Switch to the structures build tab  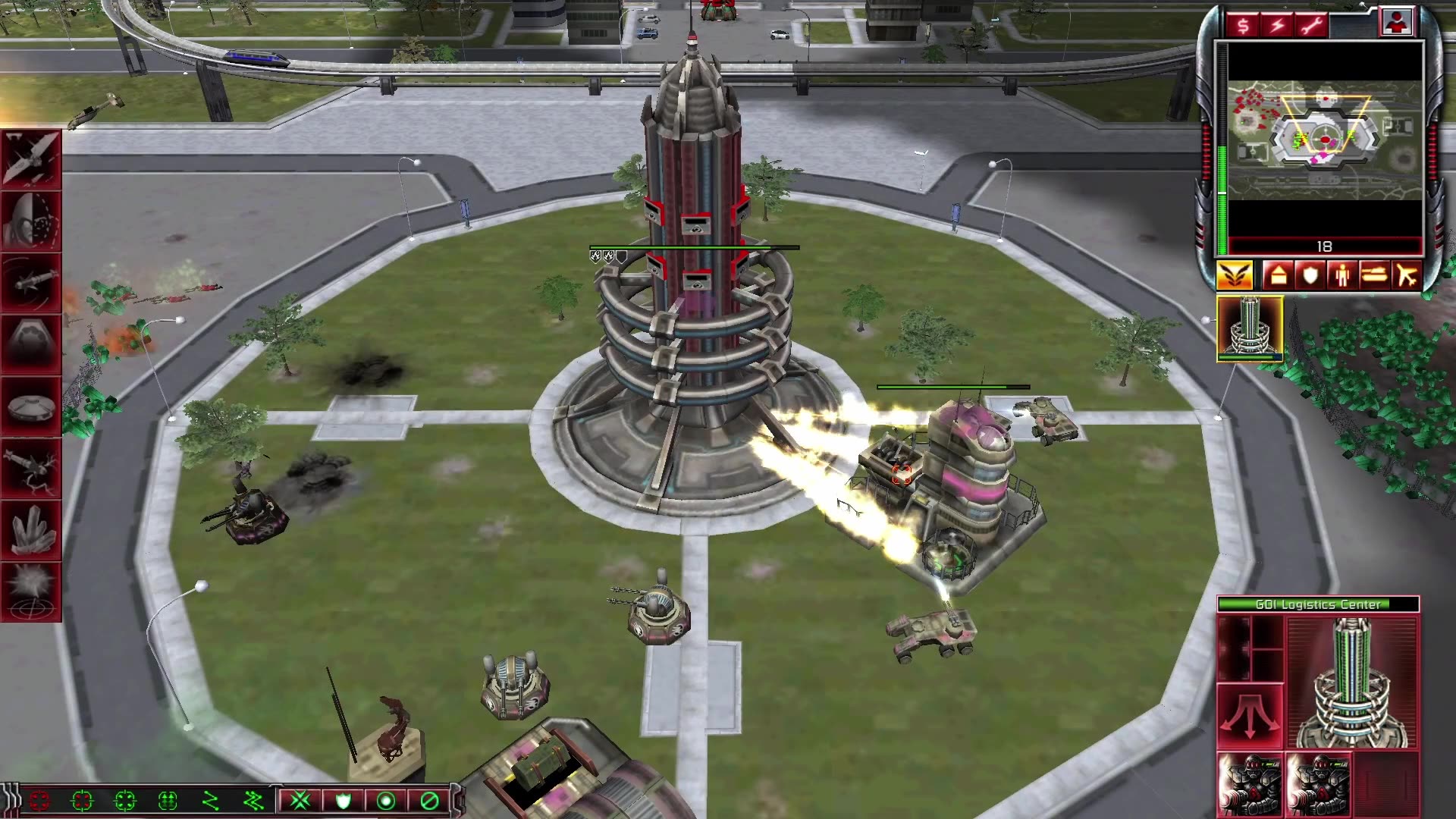click(x=1279, y=275)
